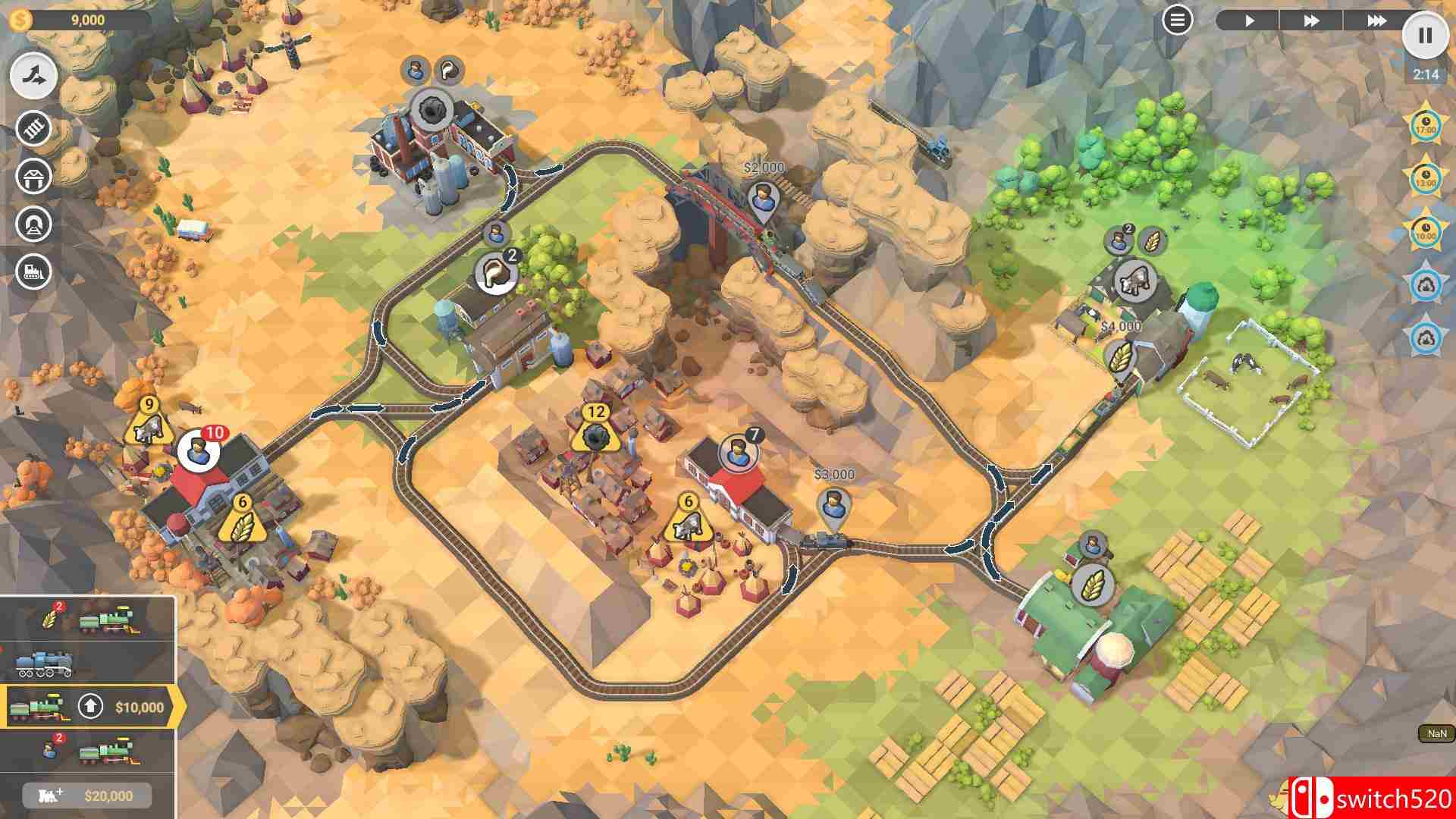This screenshot has height=819, width=1456.
Task: Set game speed to double fast-forward
Action: tap(1311, 20)
